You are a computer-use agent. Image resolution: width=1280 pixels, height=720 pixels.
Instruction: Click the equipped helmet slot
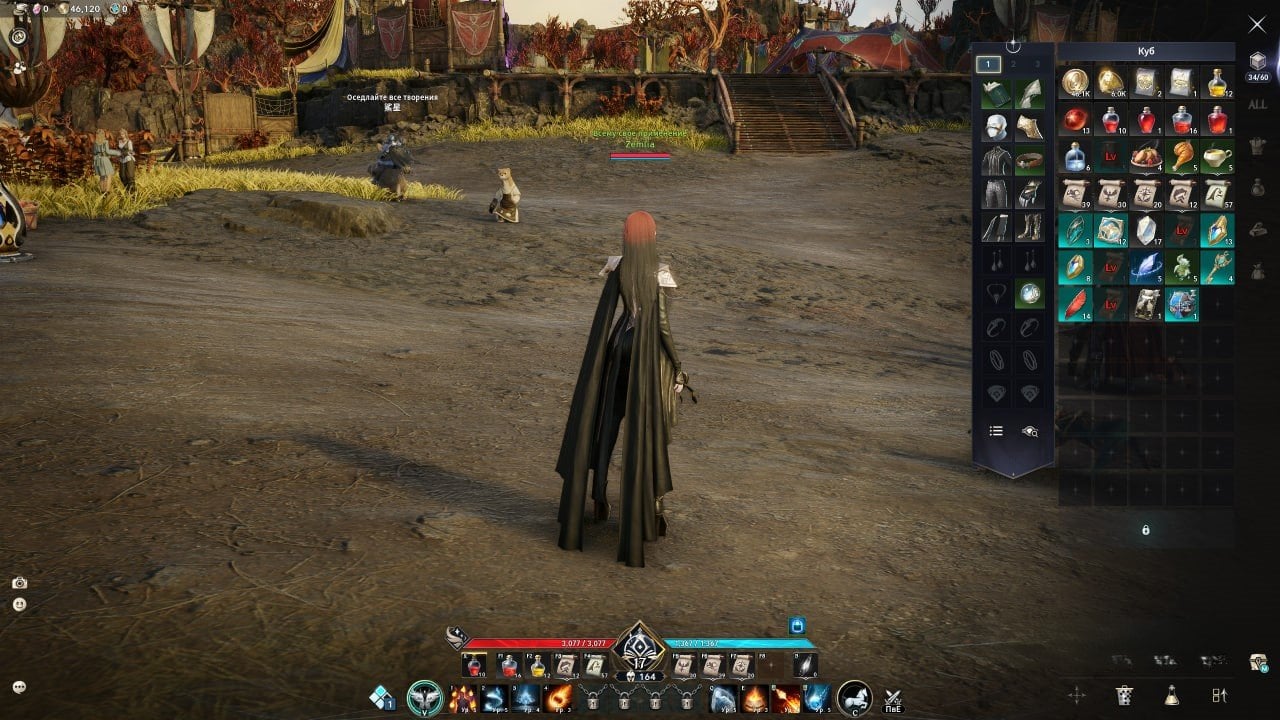996,127
